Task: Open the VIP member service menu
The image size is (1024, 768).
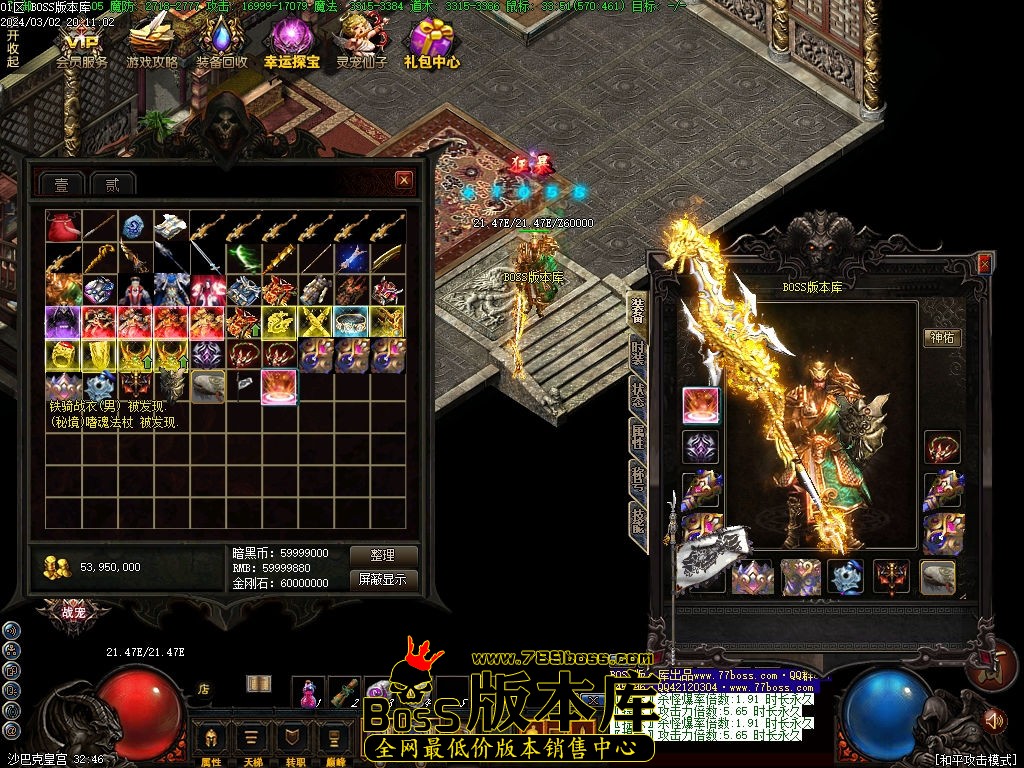Action: tap(81, 47)
